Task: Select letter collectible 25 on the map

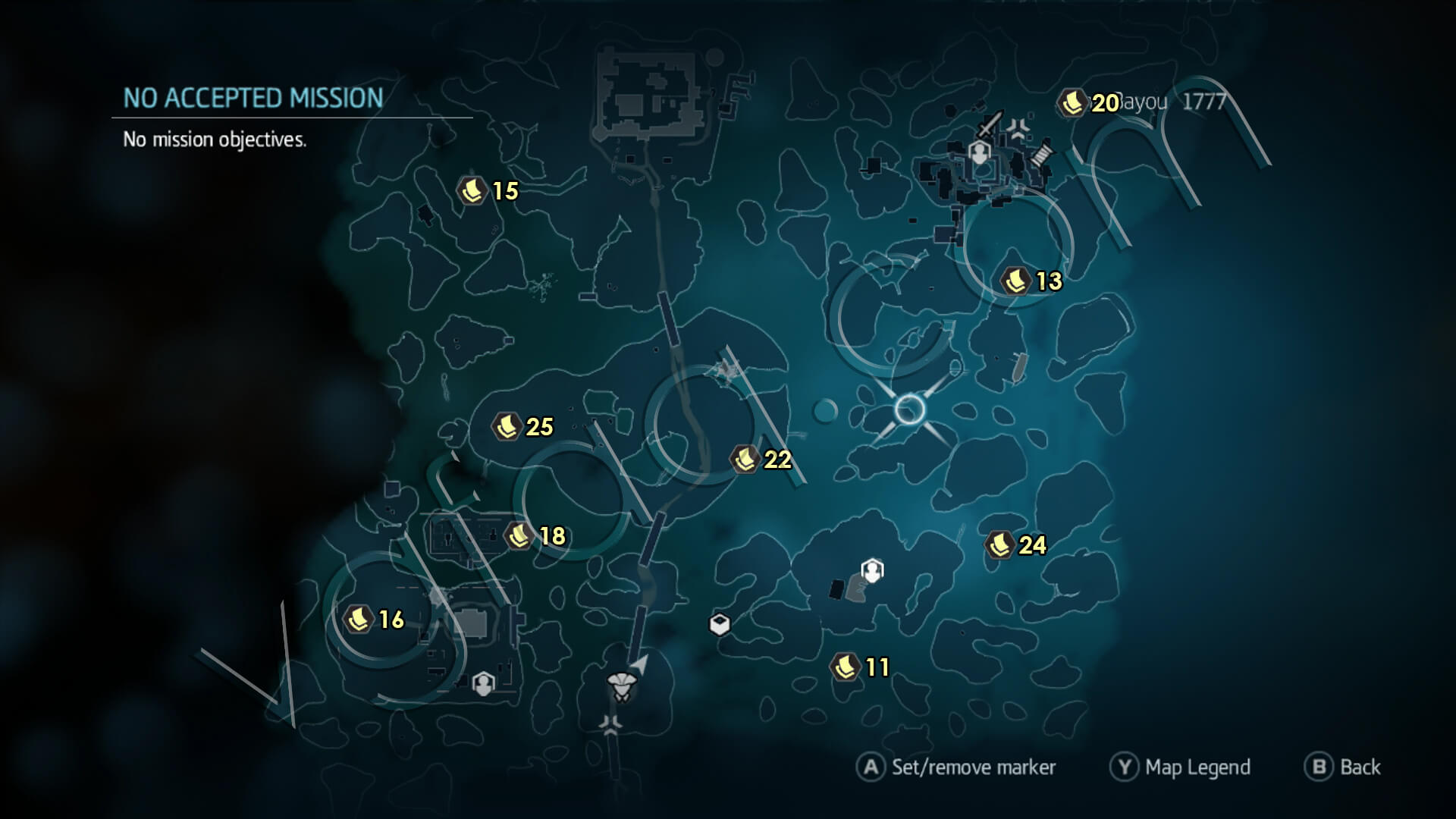Action: pyautogui.click(x=507, y=427)
